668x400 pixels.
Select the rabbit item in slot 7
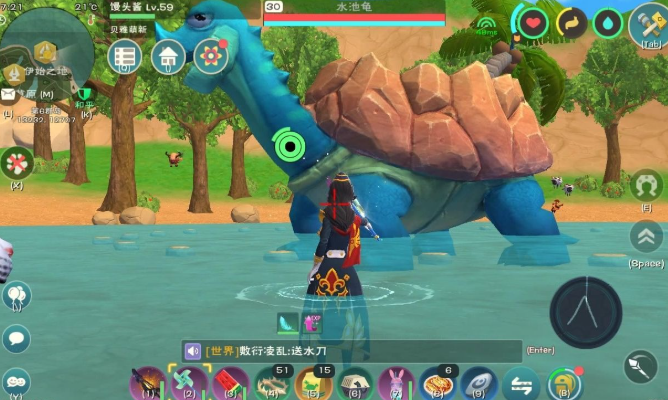396,381
